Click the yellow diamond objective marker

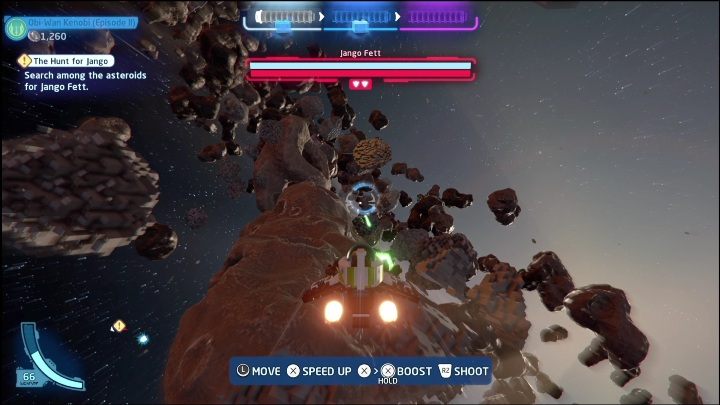(119, 325)
